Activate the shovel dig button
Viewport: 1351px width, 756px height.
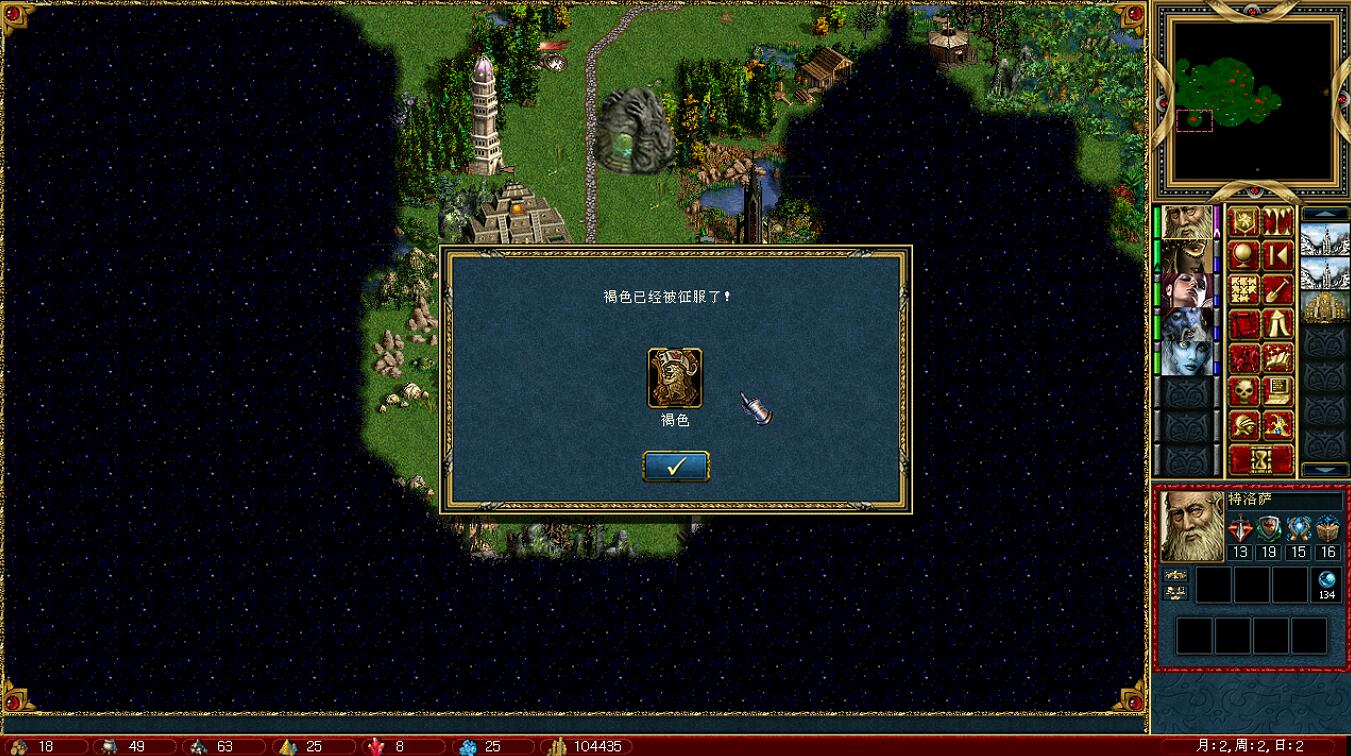[1278, 290]
